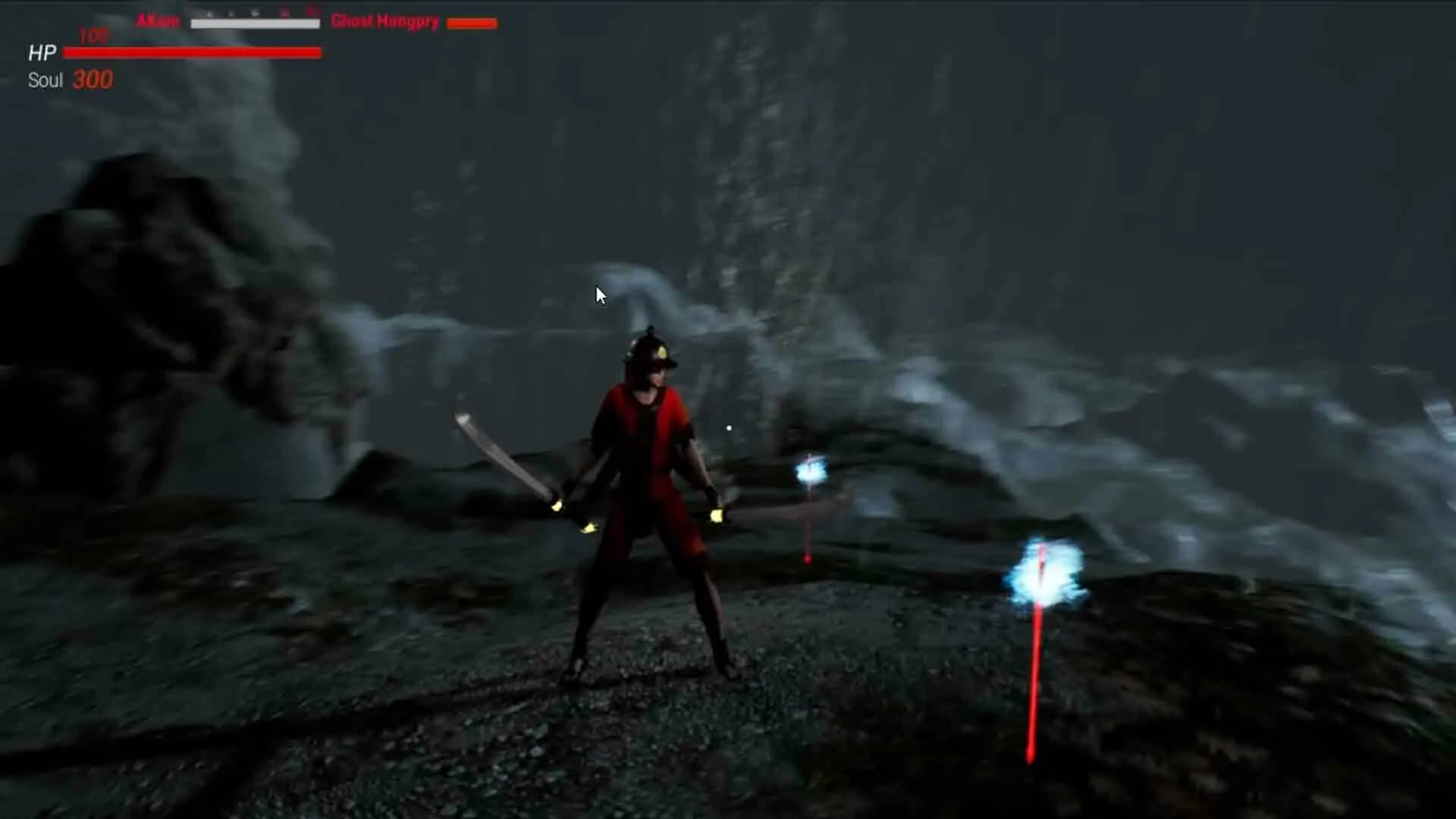
Task: Select the second grey tick icon above the stamina bar
Action: tap(231, 14)
